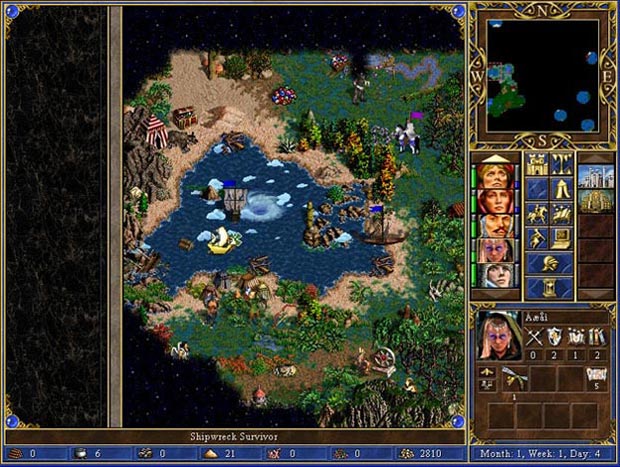End the turn with hourglass button
The image size is (620, 467).
(x=549, y=287)
